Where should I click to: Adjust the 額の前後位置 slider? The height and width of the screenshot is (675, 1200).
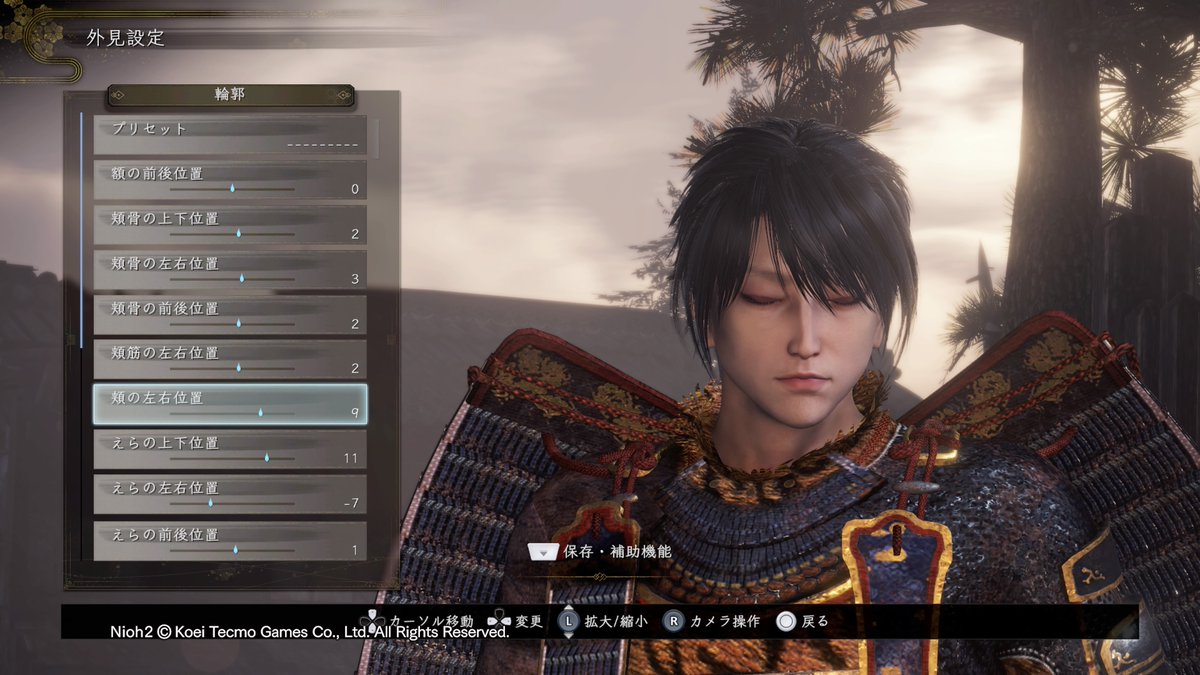(x=232, y=188)
